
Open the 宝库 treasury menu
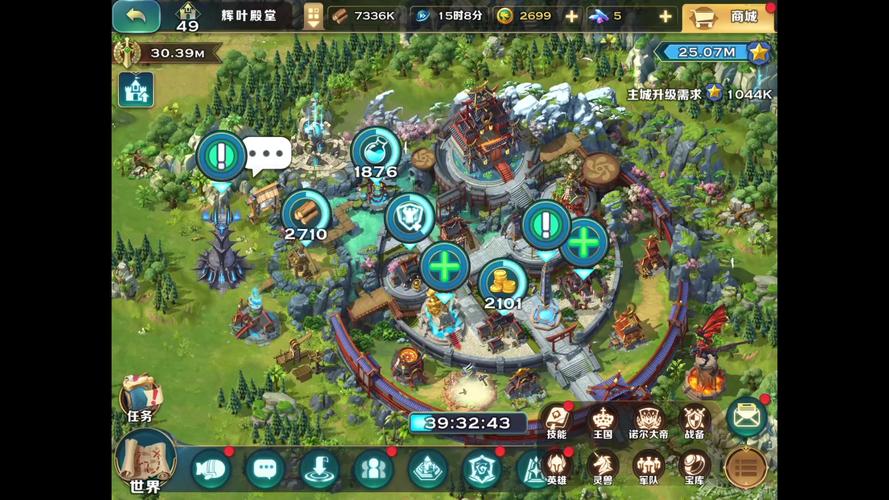694,467
